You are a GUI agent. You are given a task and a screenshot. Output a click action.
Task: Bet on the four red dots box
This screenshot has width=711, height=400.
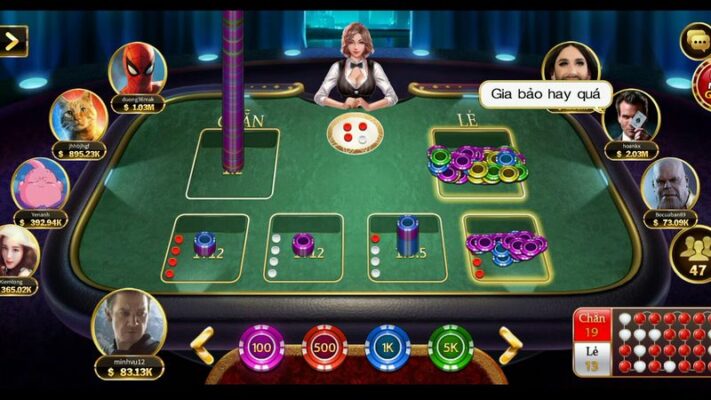click(211, 246)
